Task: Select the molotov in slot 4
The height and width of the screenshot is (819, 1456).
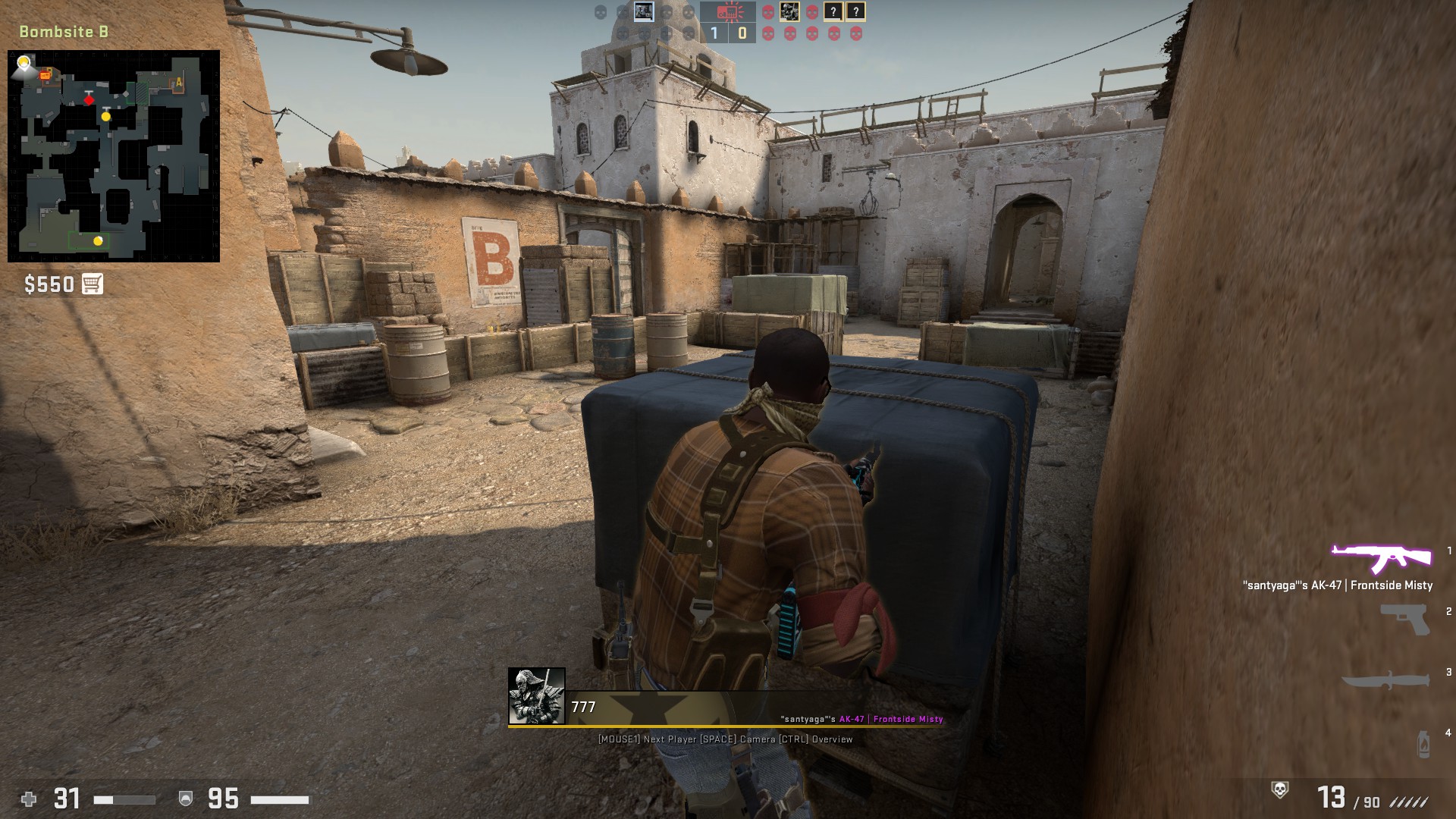Action: pyautogui.click(x=1423, y=743)
